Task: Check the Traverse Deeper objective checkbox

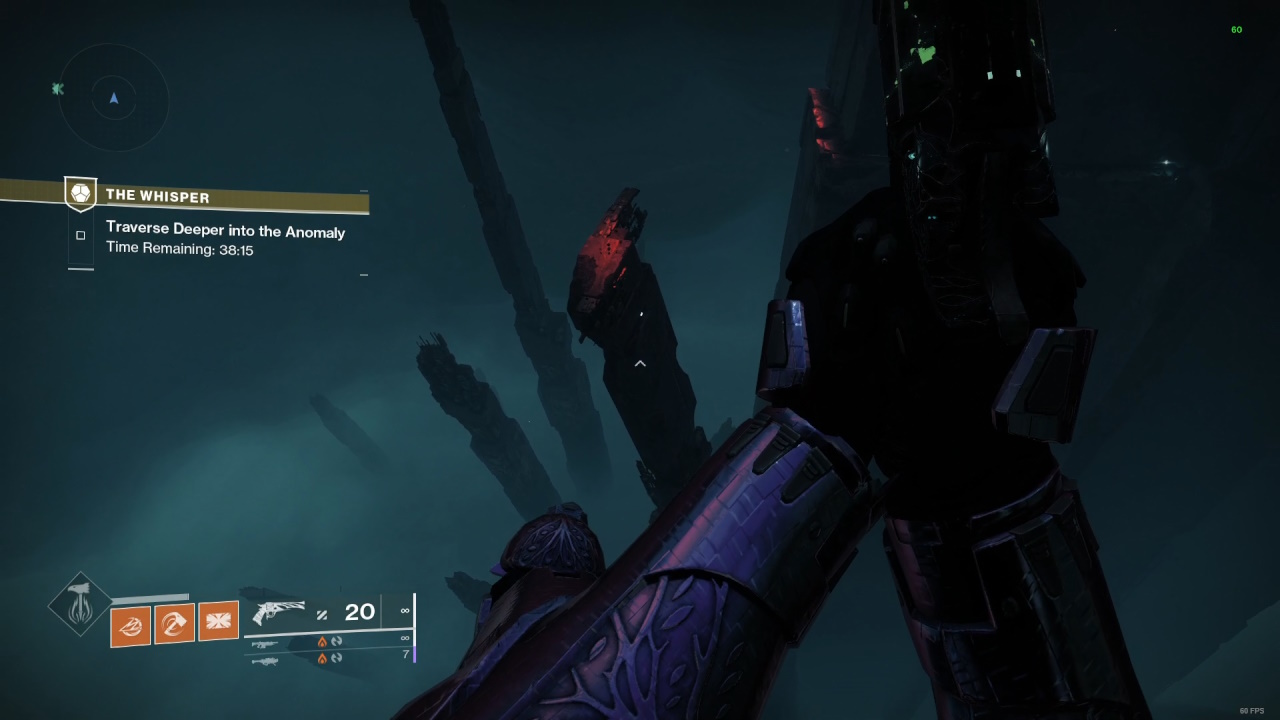Action: tap(80, 234)
